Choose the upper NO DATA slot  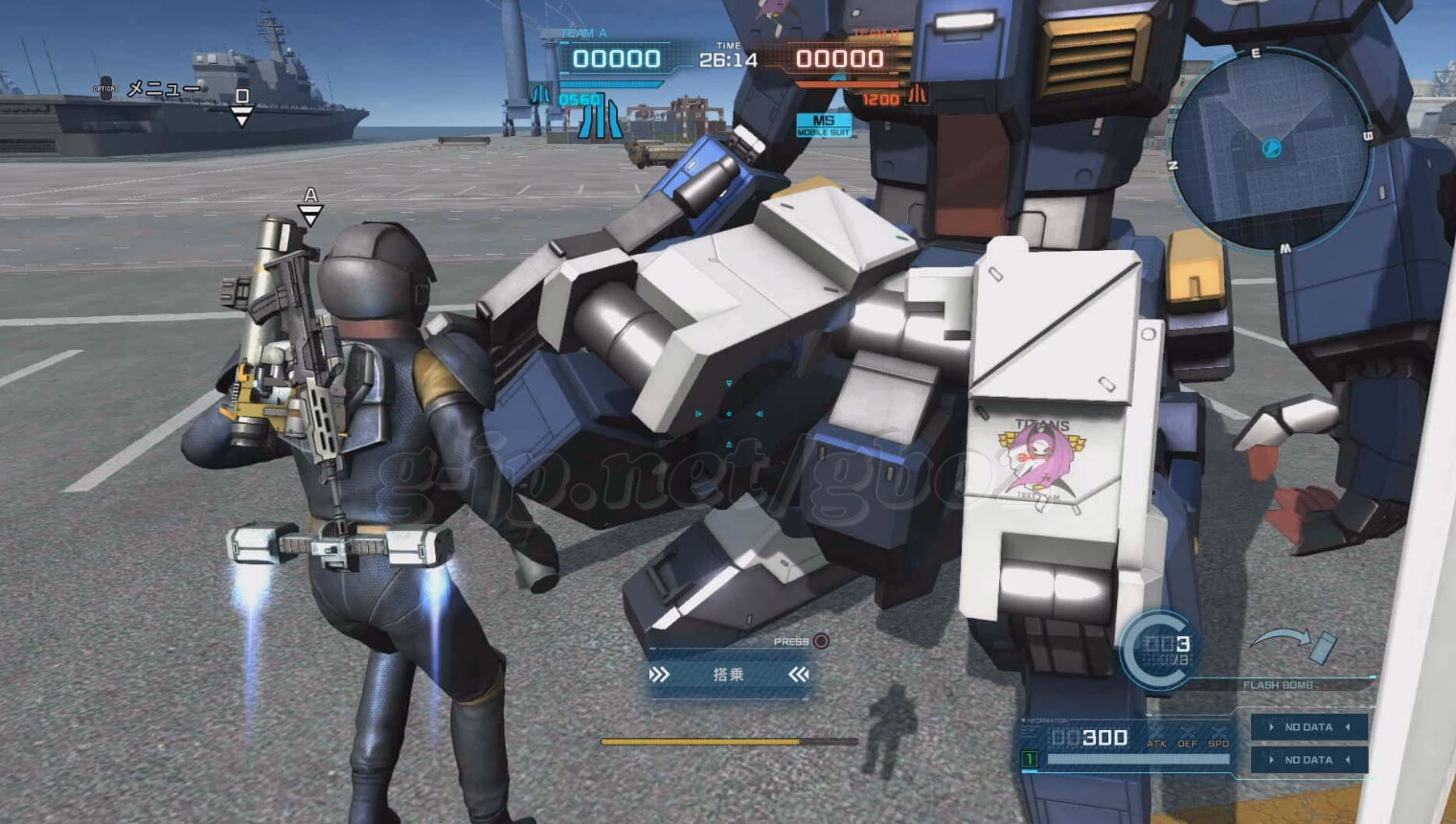tap(1308, 727)
